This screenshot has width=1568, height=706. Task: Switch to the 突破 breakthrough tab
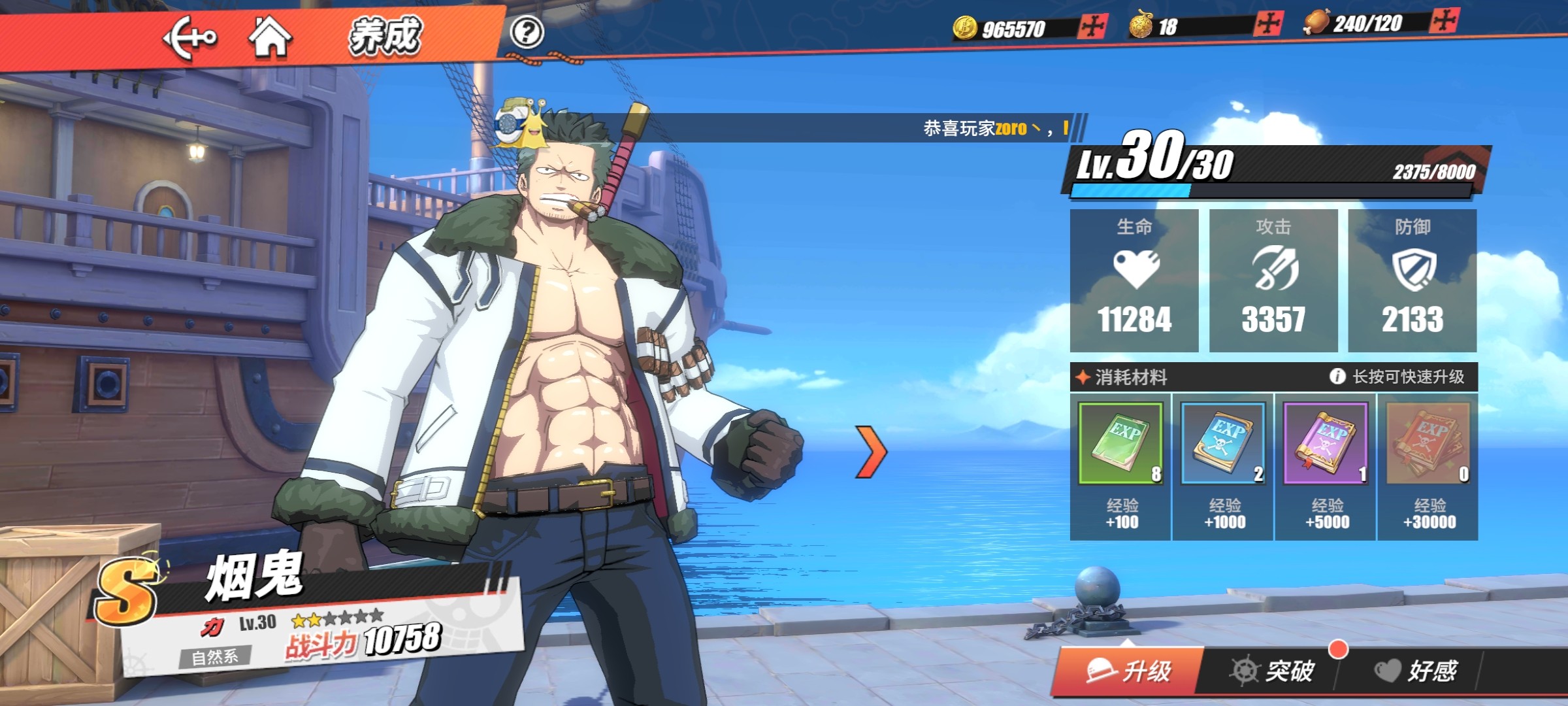[x=1271, y=671]
